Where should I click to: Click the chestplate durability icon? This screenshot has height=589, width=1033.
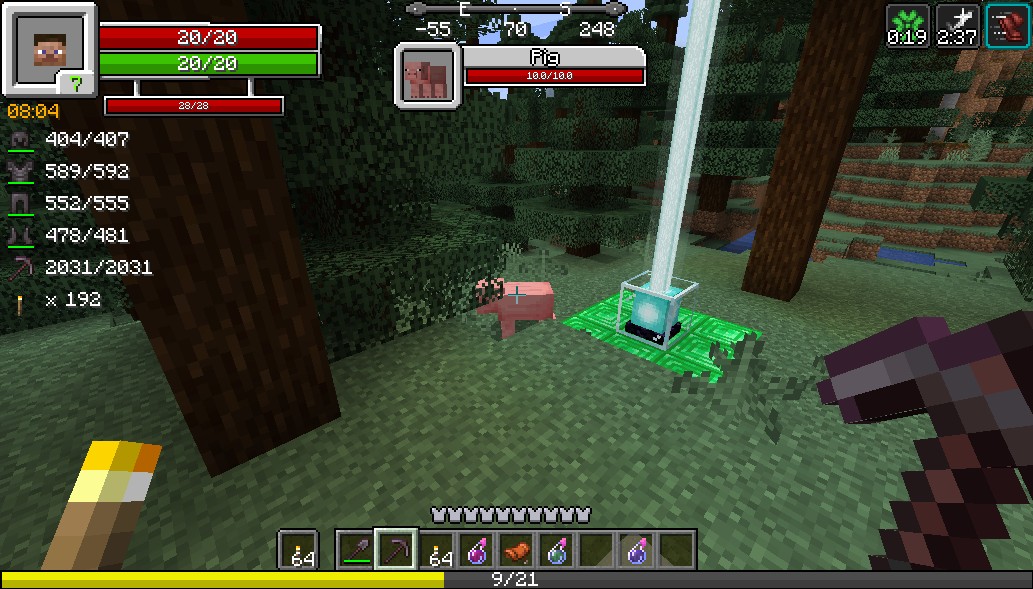(x=21, y=172)
